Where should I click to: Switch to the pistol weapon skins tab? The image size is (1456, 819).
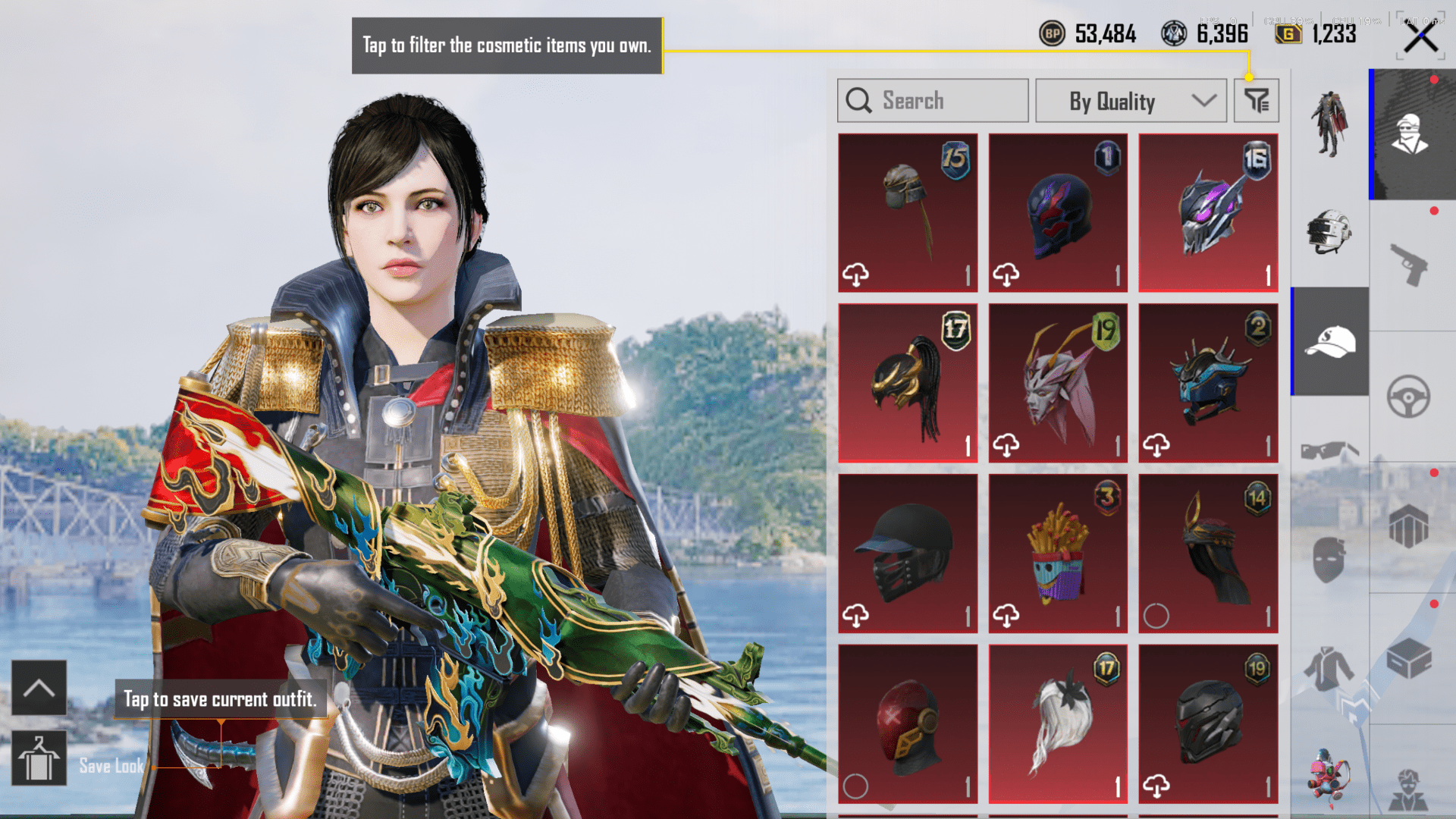click(1410, 265)
